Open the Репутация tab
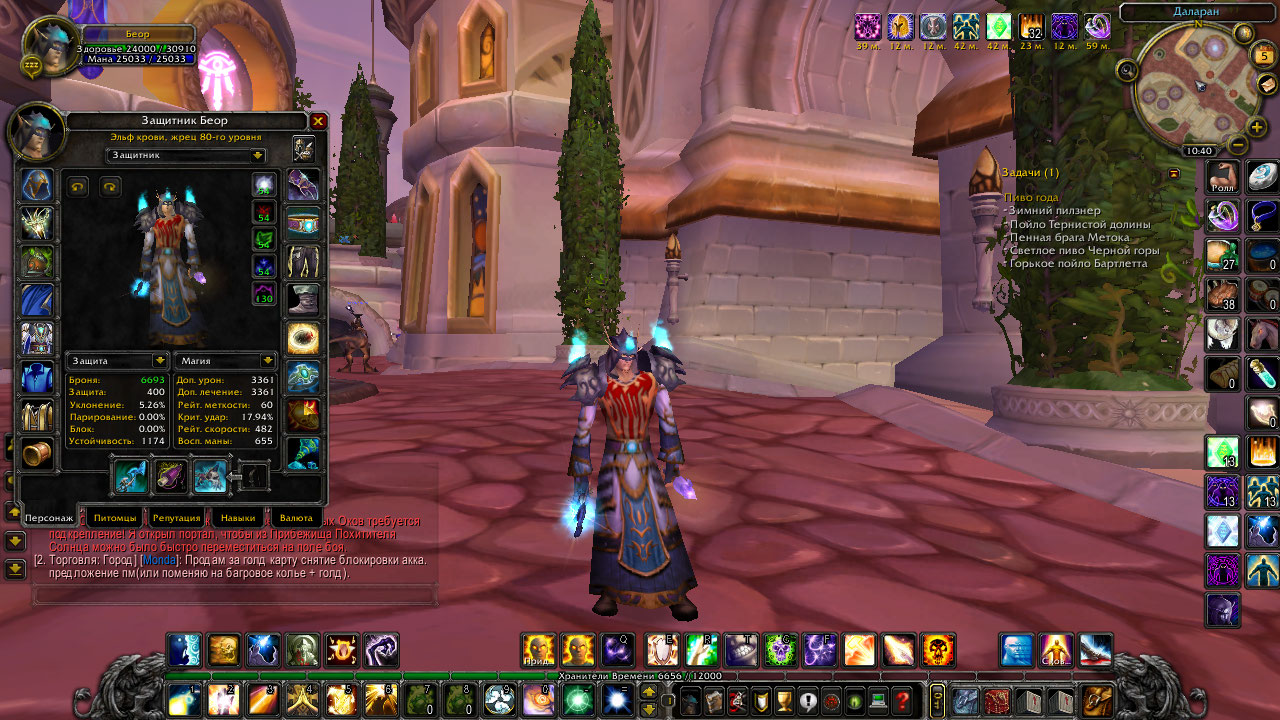The image size is (1280, 720). click(x=176, y=518)
